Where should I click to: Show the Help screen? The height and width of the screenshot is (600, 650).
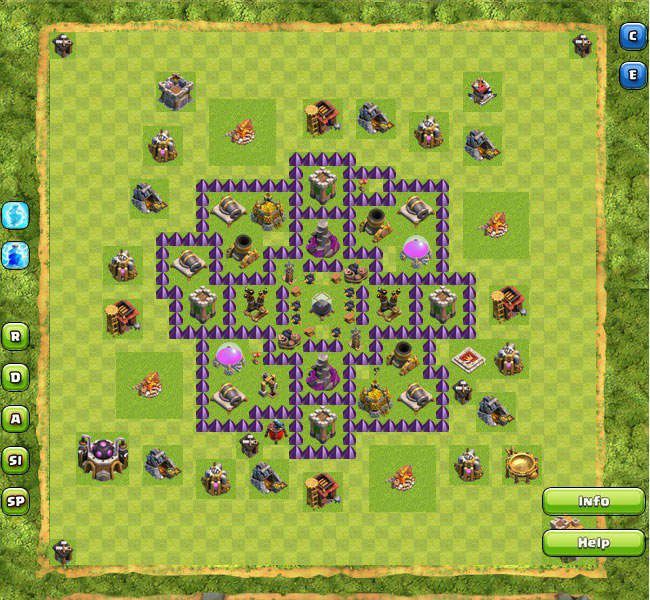(x=594, y=542)
